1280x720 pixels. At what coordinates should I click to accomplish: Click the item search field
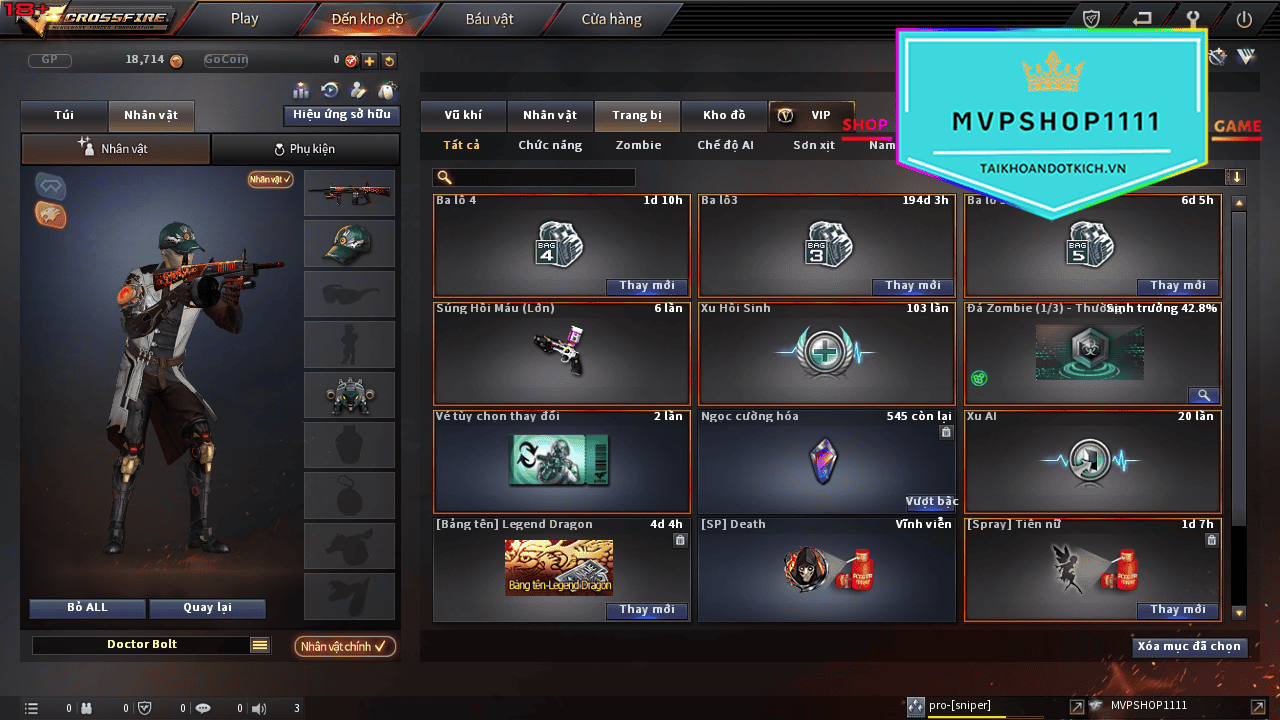pos(534,178)
